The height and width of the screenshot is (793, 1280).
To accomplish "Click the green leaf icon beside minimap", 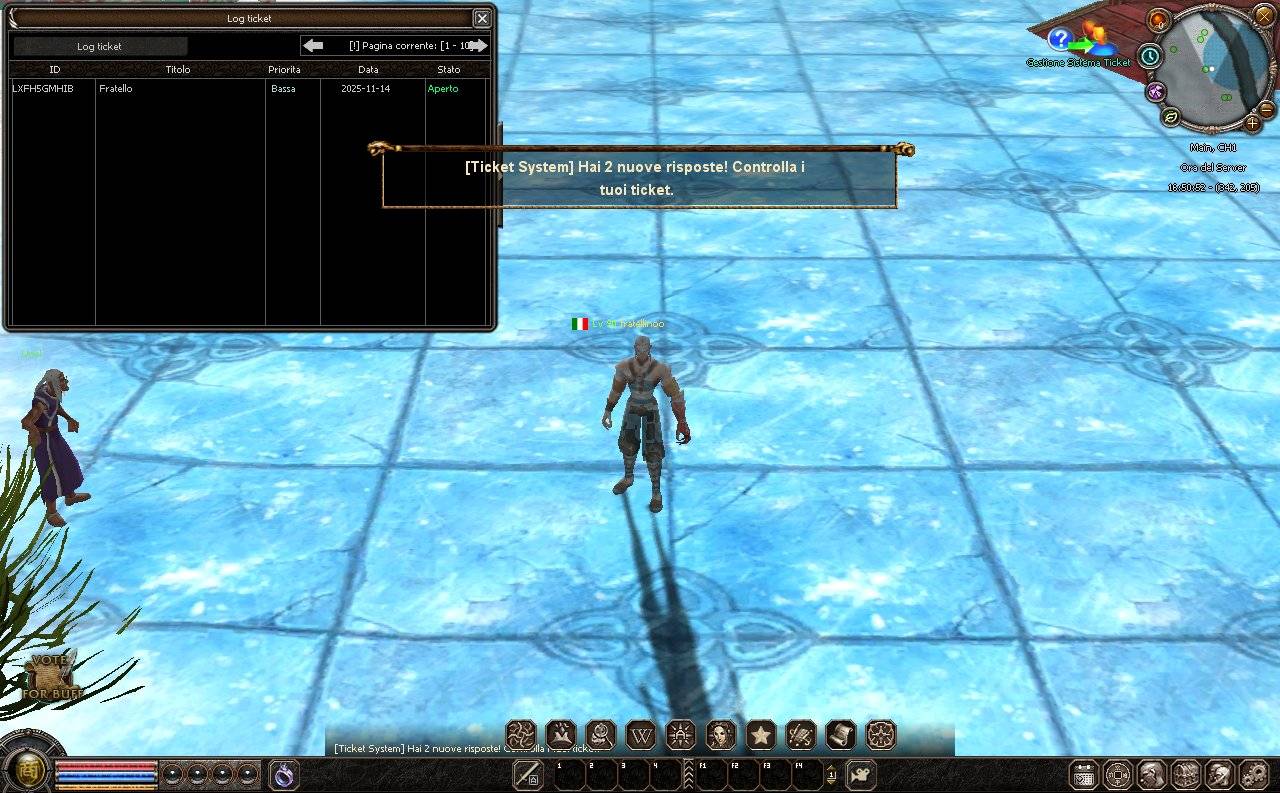I will coord(1170,117).
